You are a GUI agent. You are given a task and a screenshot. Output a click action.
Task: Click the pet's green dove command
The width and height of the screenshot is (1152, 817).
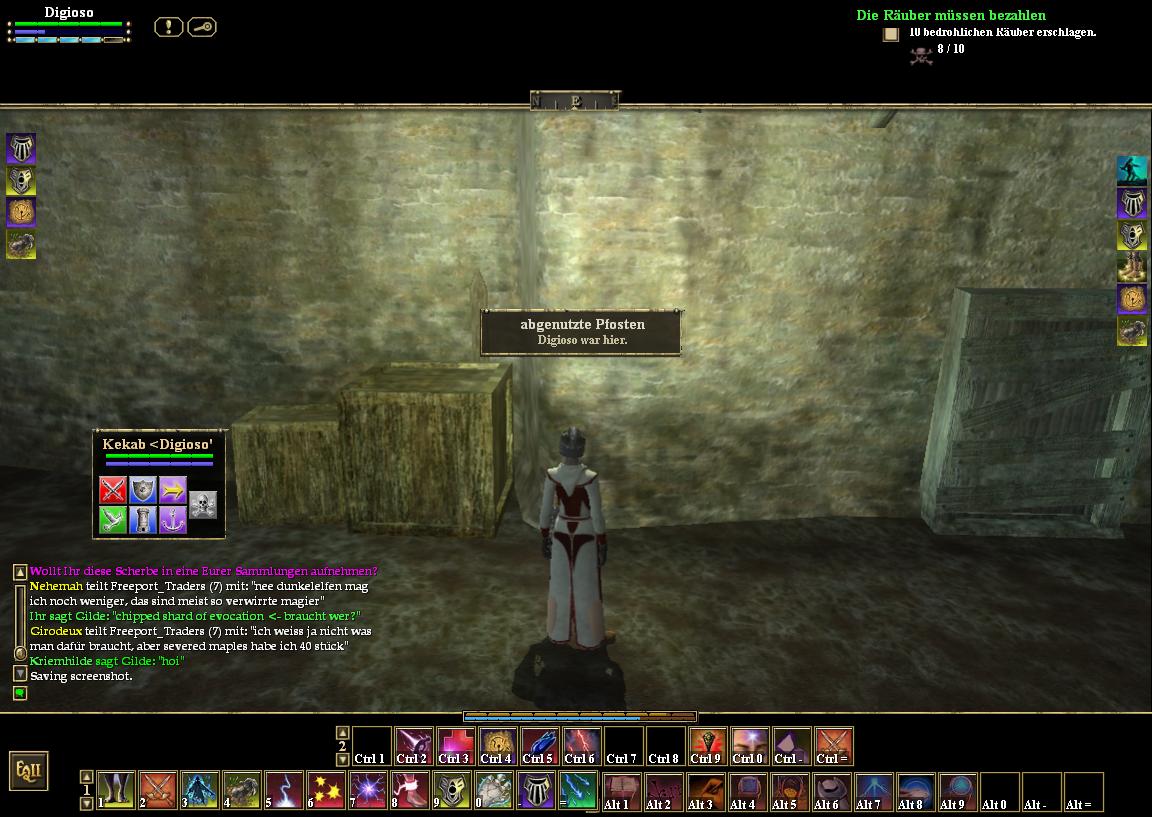click(x=113, y=520)
